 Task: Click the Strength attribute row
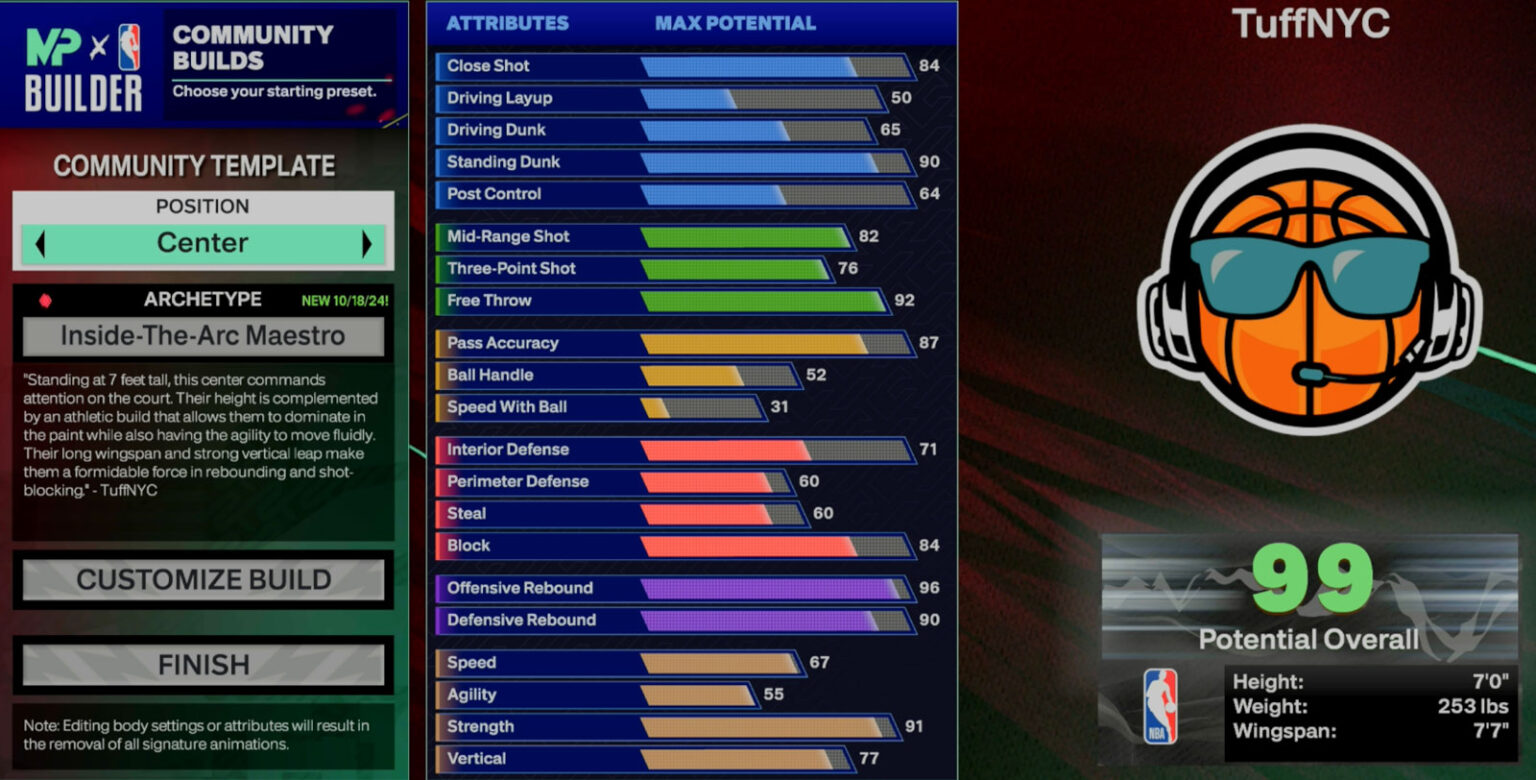(x=667, y=727)
